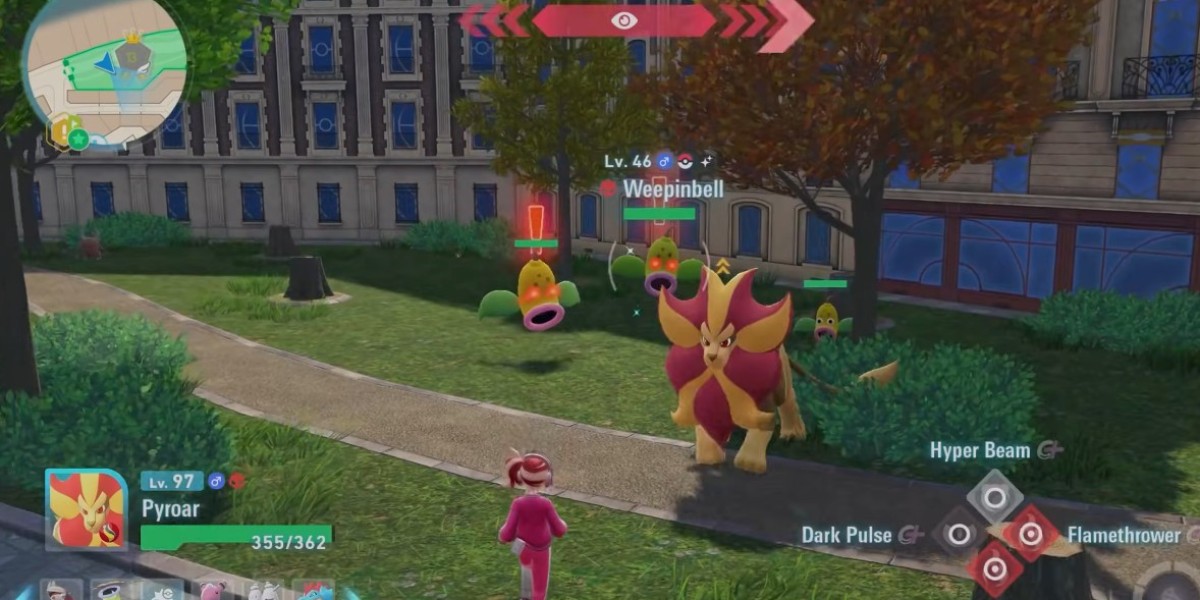Use the Hyper Beam move

click(x=994, y=496)
